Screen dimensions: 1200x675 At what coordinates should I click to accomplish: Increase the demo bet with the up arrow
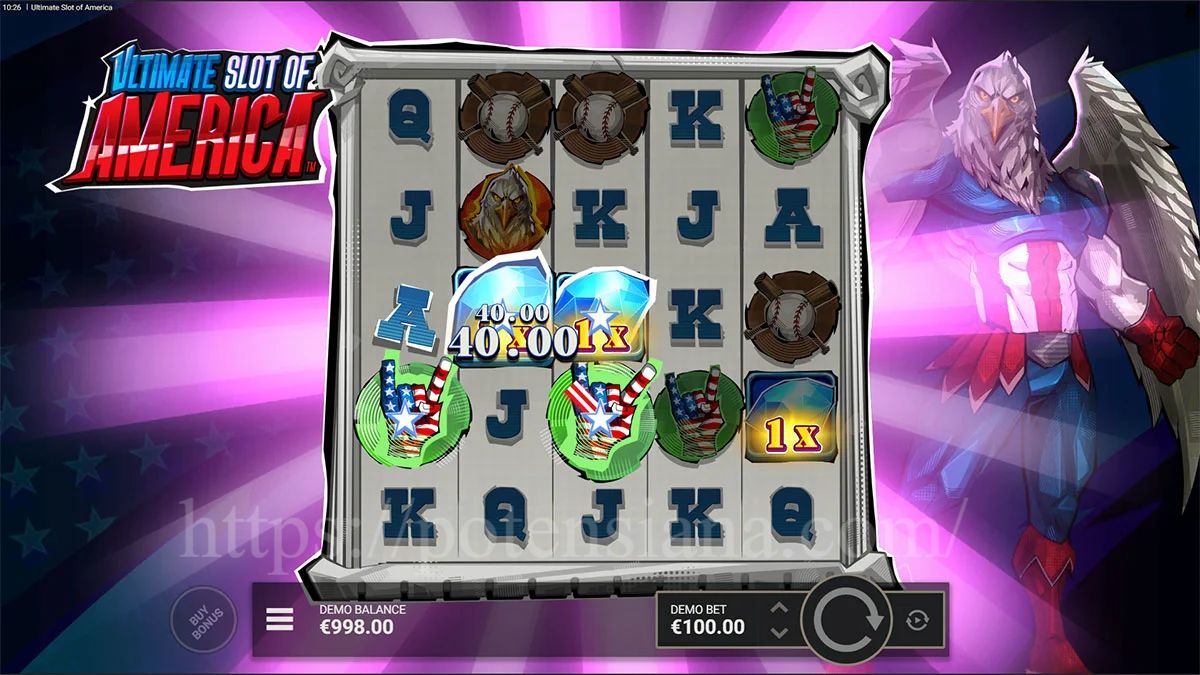(780, 608)
